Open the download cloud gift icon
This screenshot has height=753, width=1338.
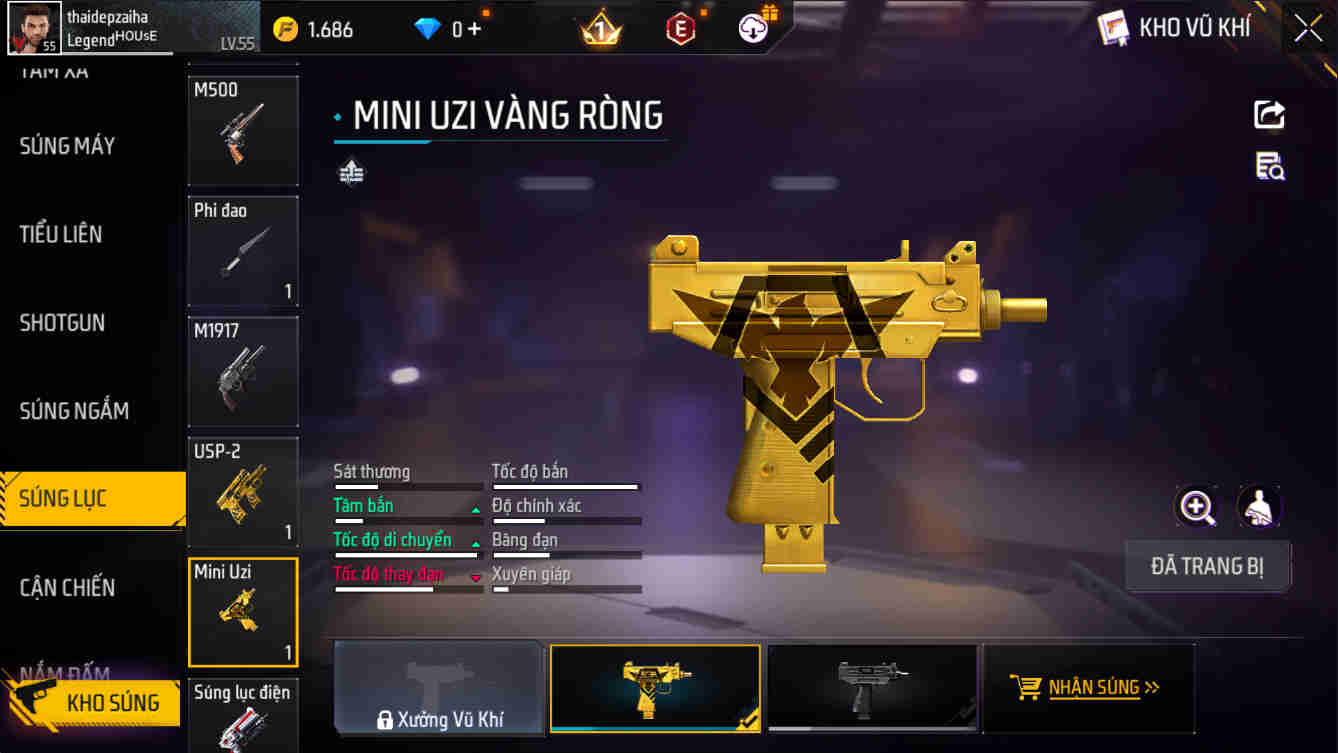pyautogui.click(x=756, y=28)
